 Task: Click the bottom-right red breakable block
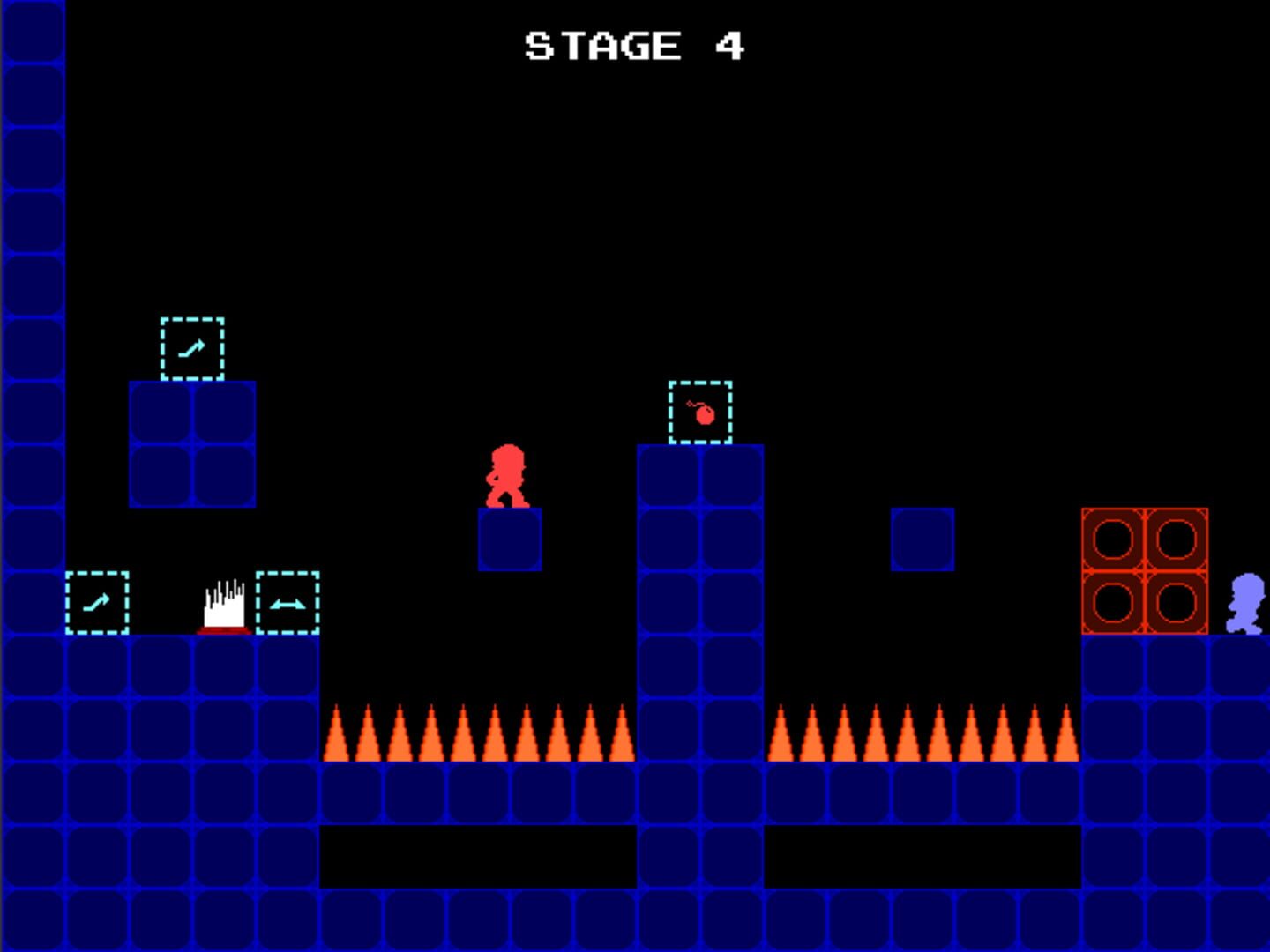pyautogui.click(x=1175, y=601)
